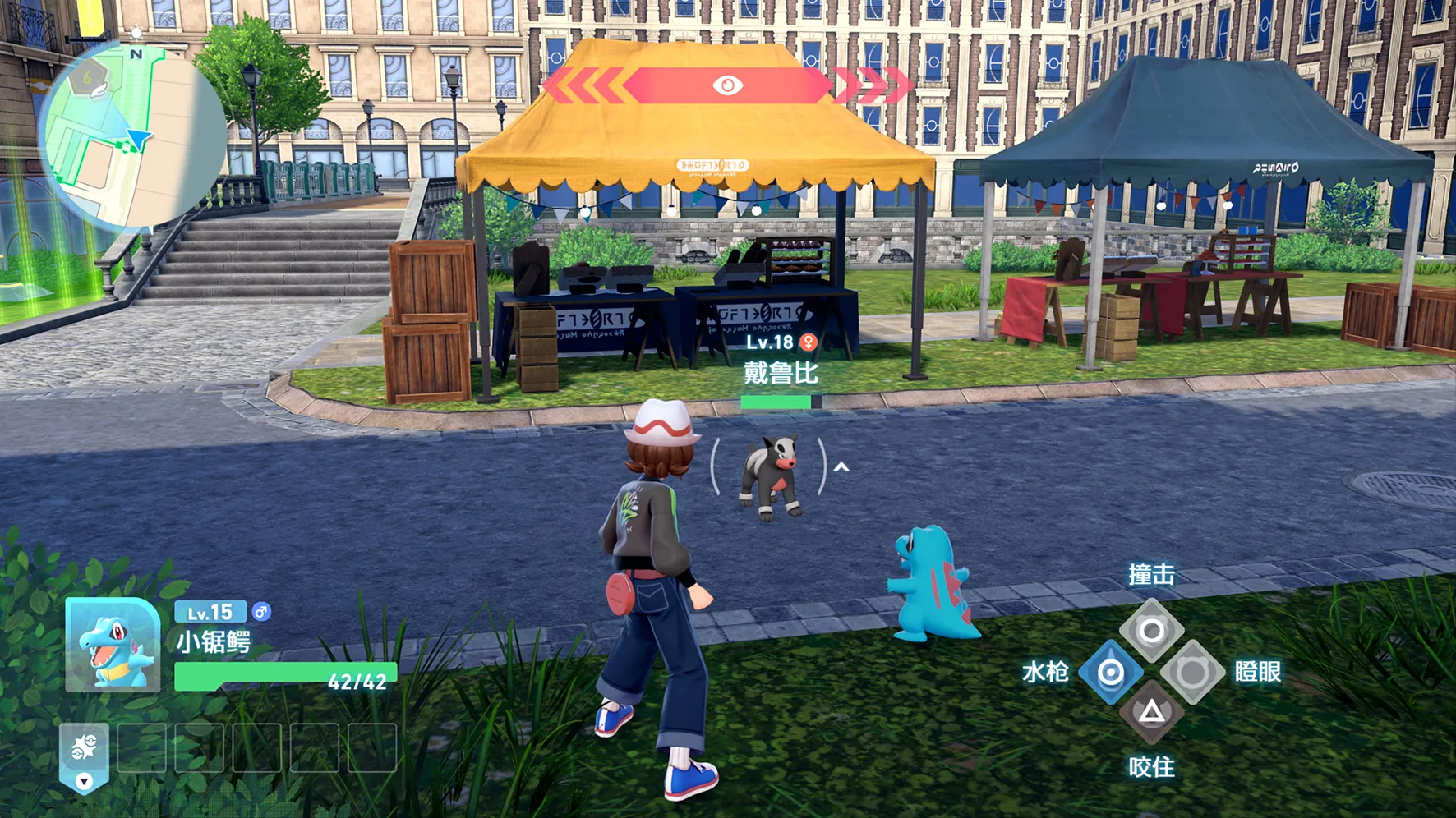
Task: Activate the 瞪眼 move icon
Action: [1192, 673]
